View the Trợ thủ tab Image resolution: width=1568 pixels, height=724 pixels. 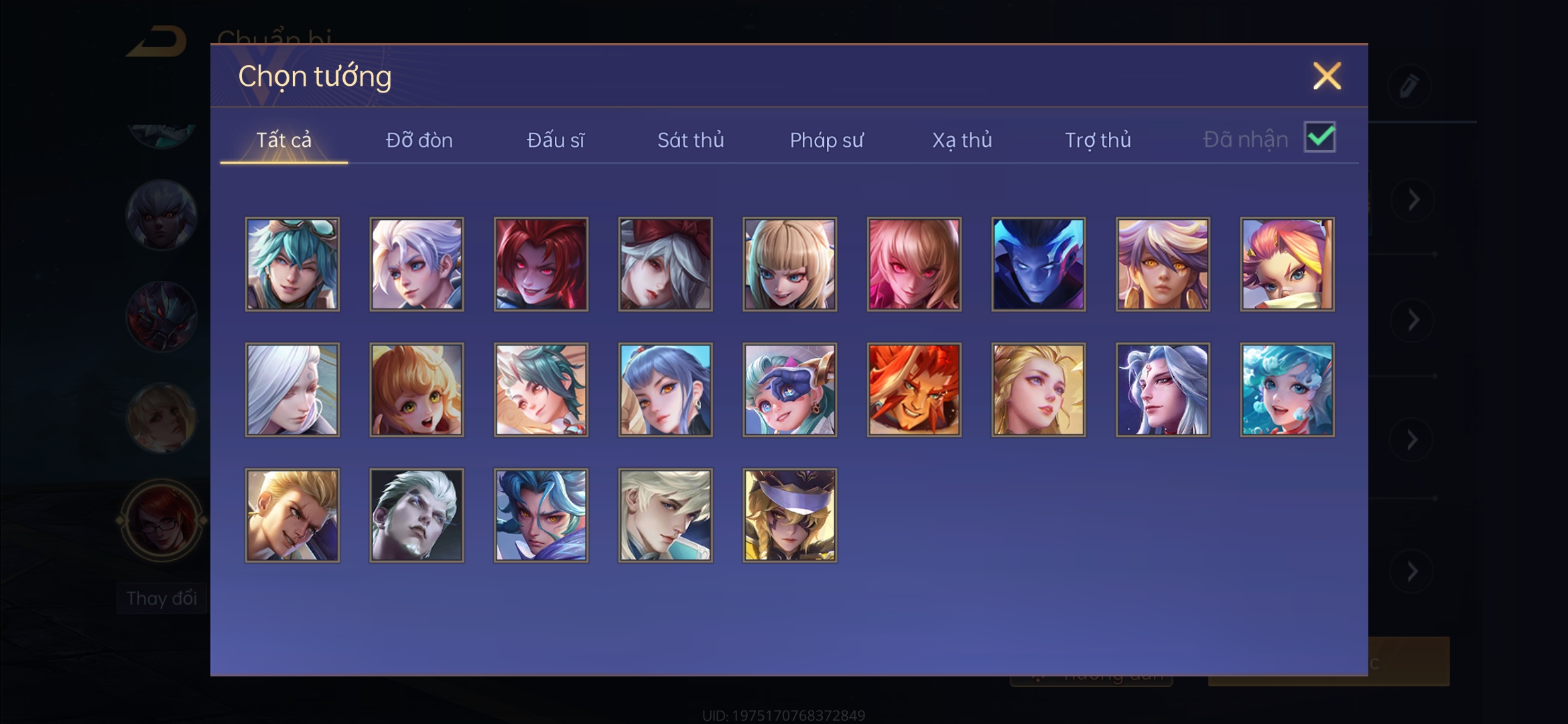point(1098,140)
